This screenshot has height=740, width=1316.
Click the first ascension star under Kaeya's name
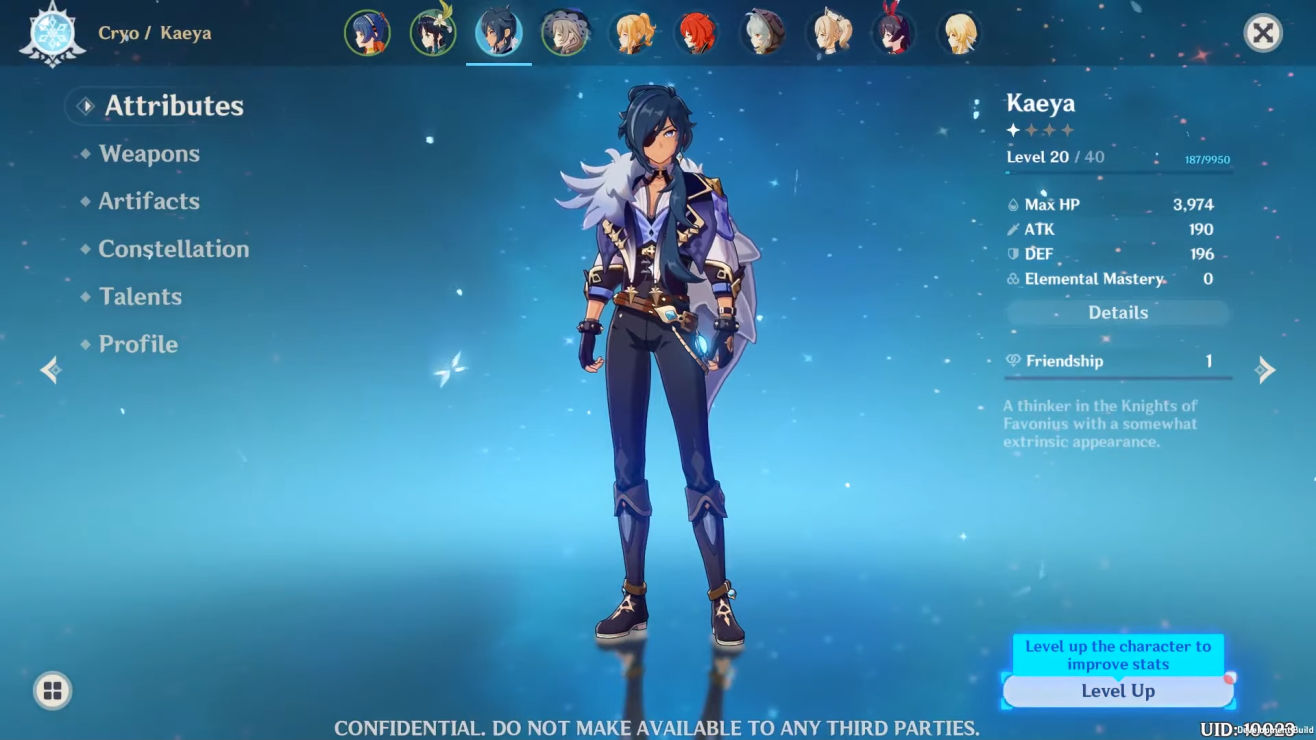tap(1013, 130)
